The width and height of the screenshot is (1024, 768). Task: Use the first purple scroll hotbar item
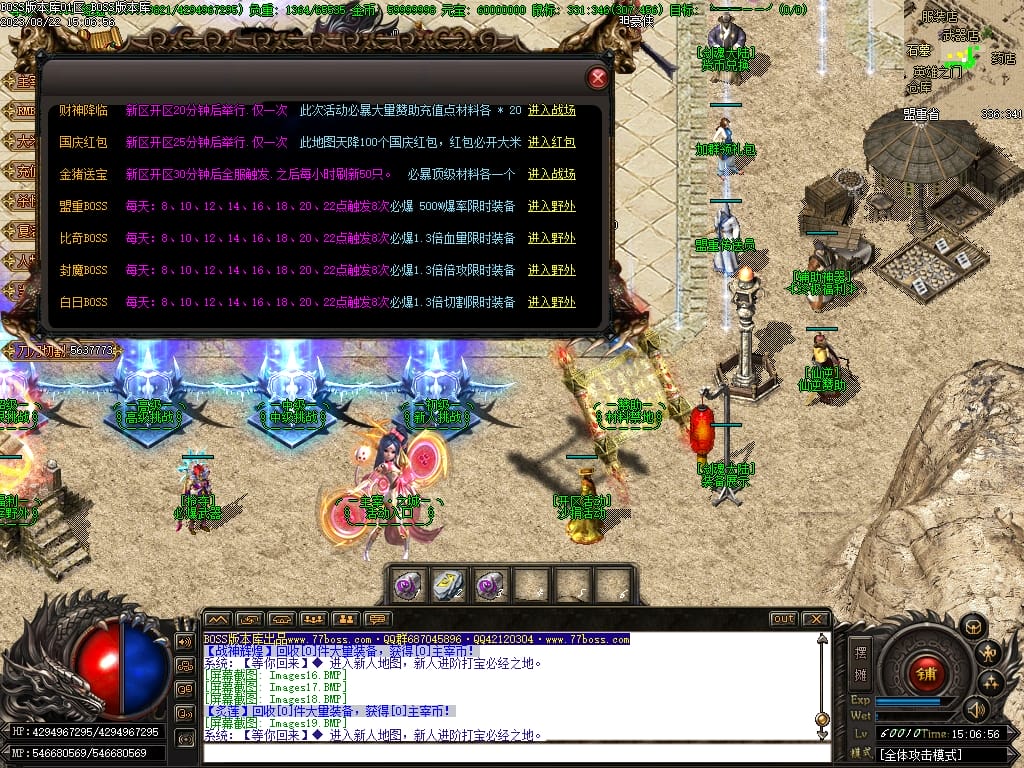(407, 586)
